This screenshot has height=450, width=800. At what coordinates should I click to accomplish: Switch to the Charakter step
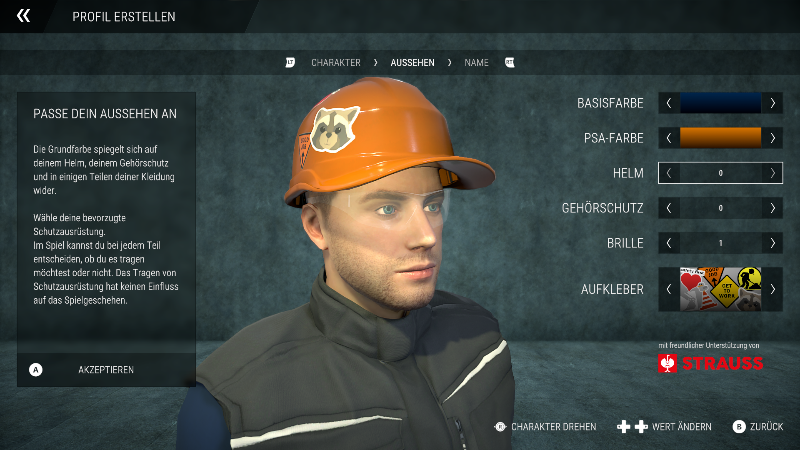pyautogui.click(x=335, y=62)
